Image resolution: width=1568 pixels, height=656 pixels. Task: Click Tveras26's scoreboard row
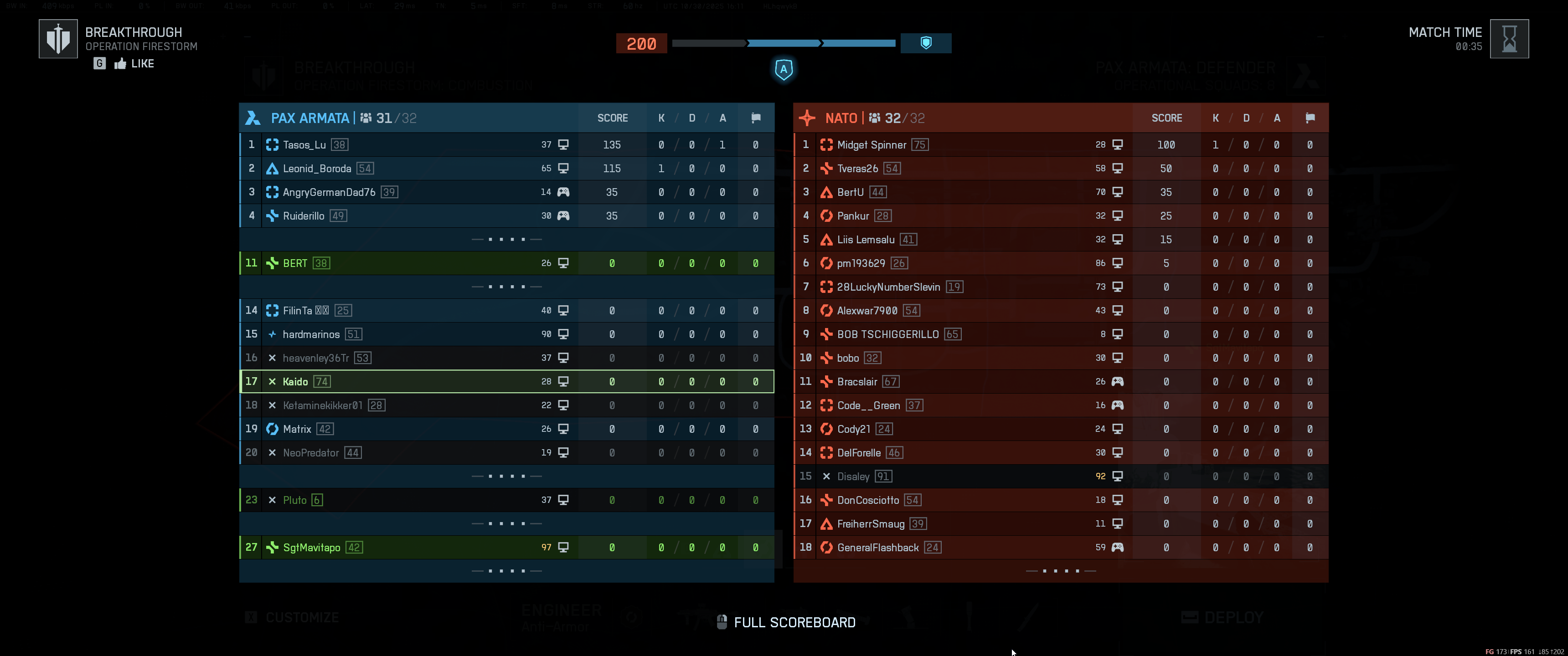pyautogui.click(x=1060, y=169)
